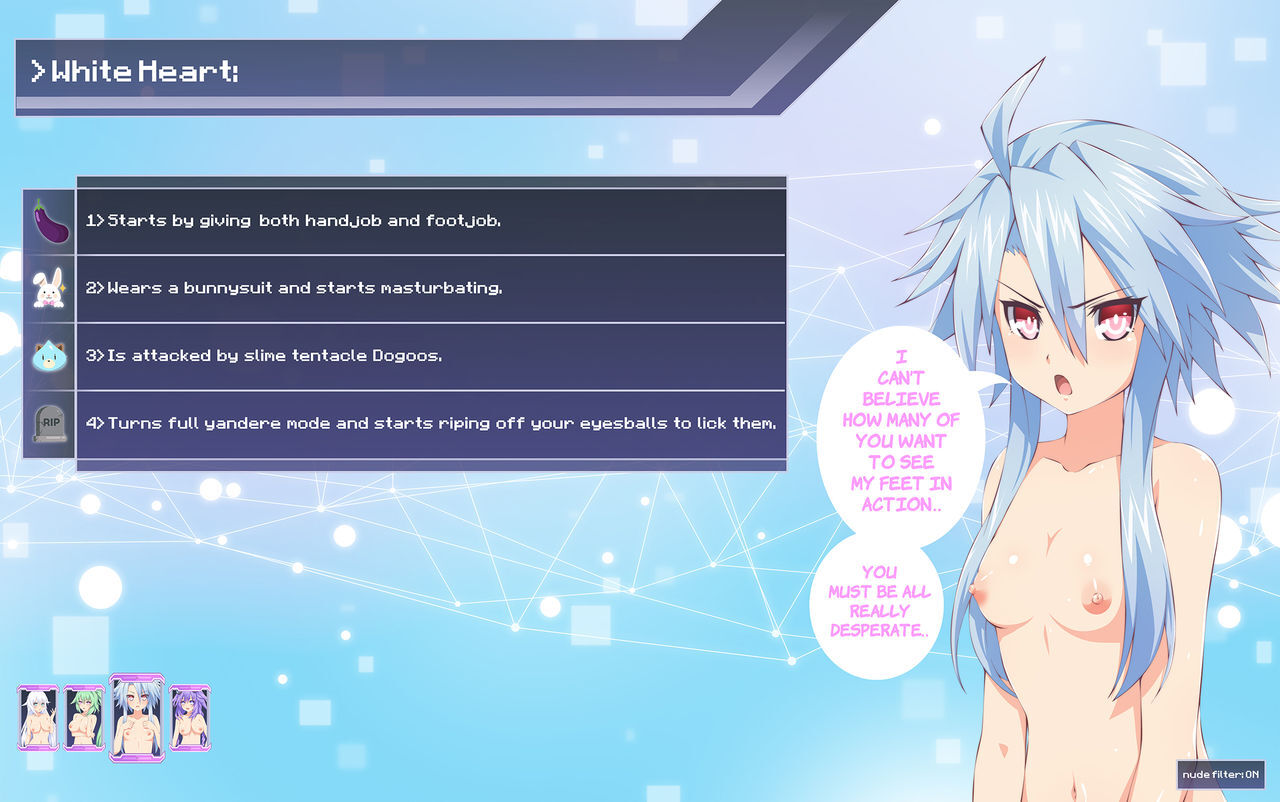Choose option 4 with the RIP tombstone icon

tap(430, 424)
